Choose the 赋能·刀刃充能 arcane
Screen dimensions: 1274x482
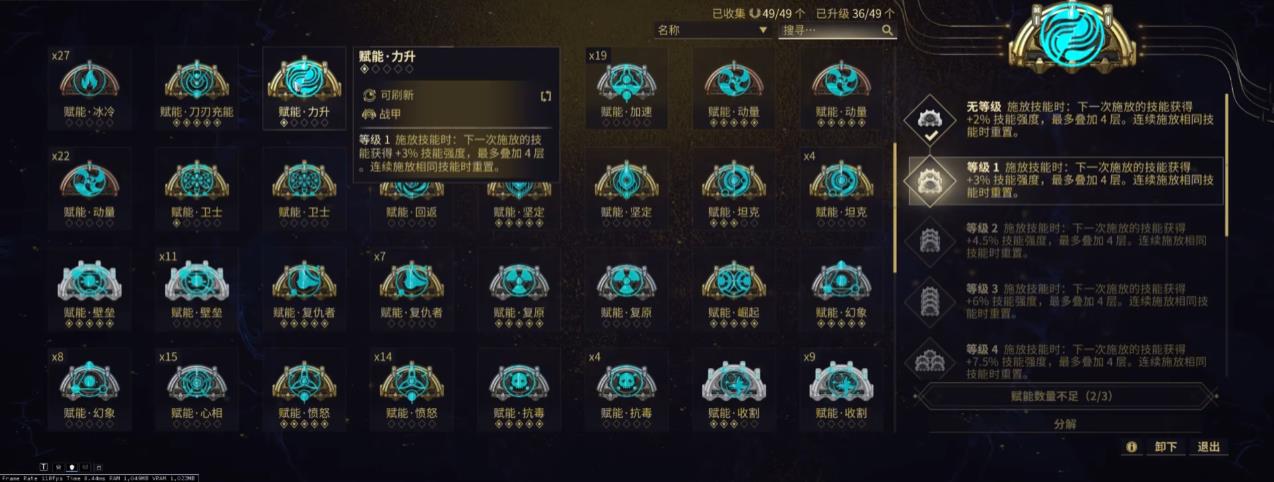(196, 89)
